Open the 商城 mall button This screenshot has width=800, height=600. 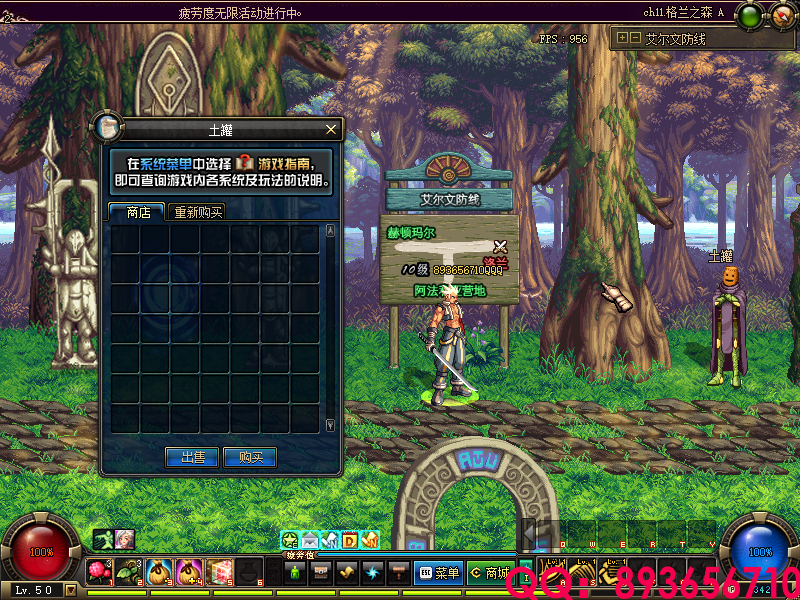tap(489, 573)
